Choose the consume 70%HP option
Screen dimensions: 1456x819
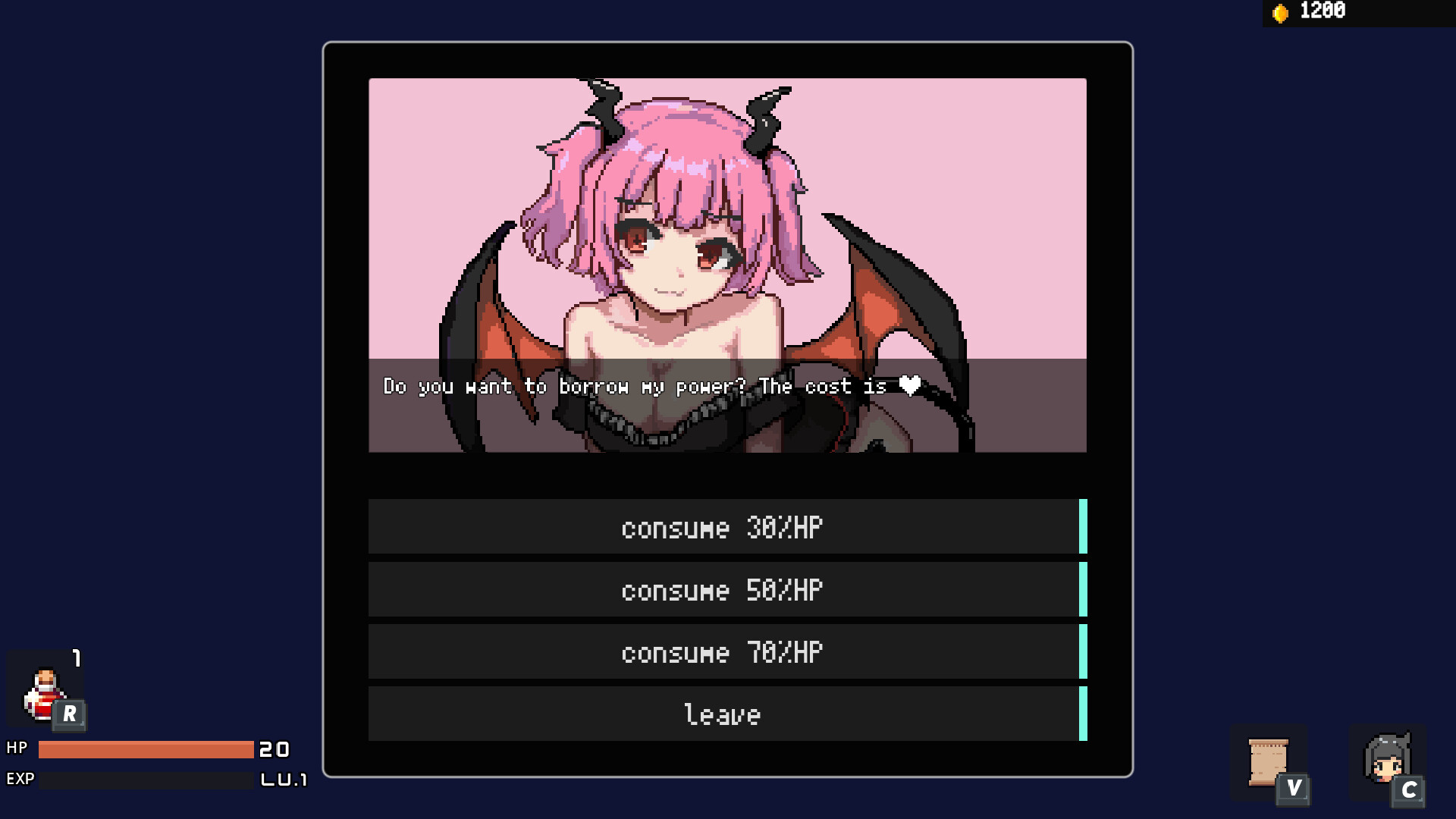click(723, 651)
